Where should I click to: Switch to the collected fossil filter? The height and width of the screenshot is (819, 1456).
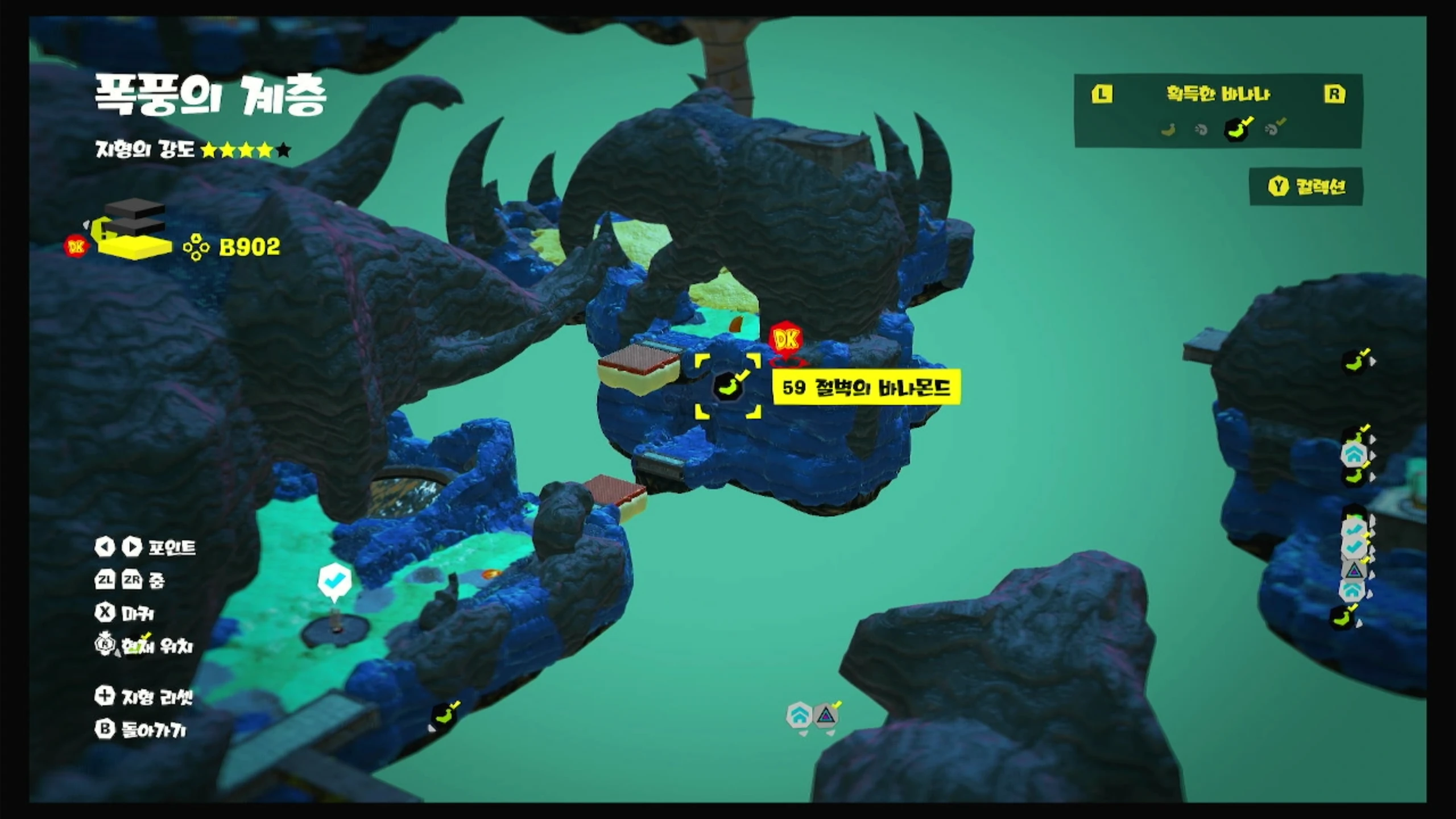pyautogui.click(x=1273, y=129)
